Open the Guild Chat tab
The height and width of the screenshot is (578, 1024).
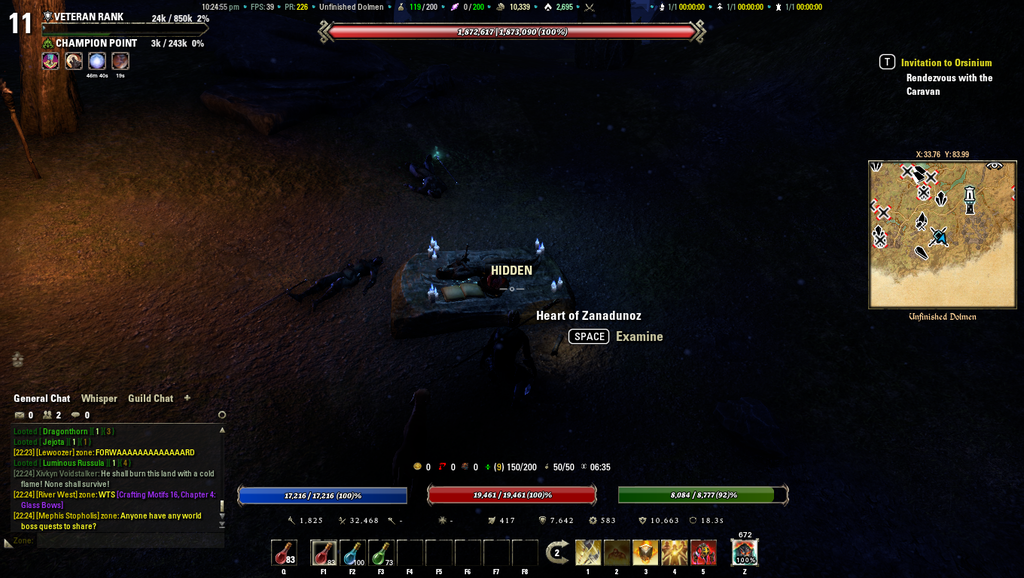[x=150, y=398]
